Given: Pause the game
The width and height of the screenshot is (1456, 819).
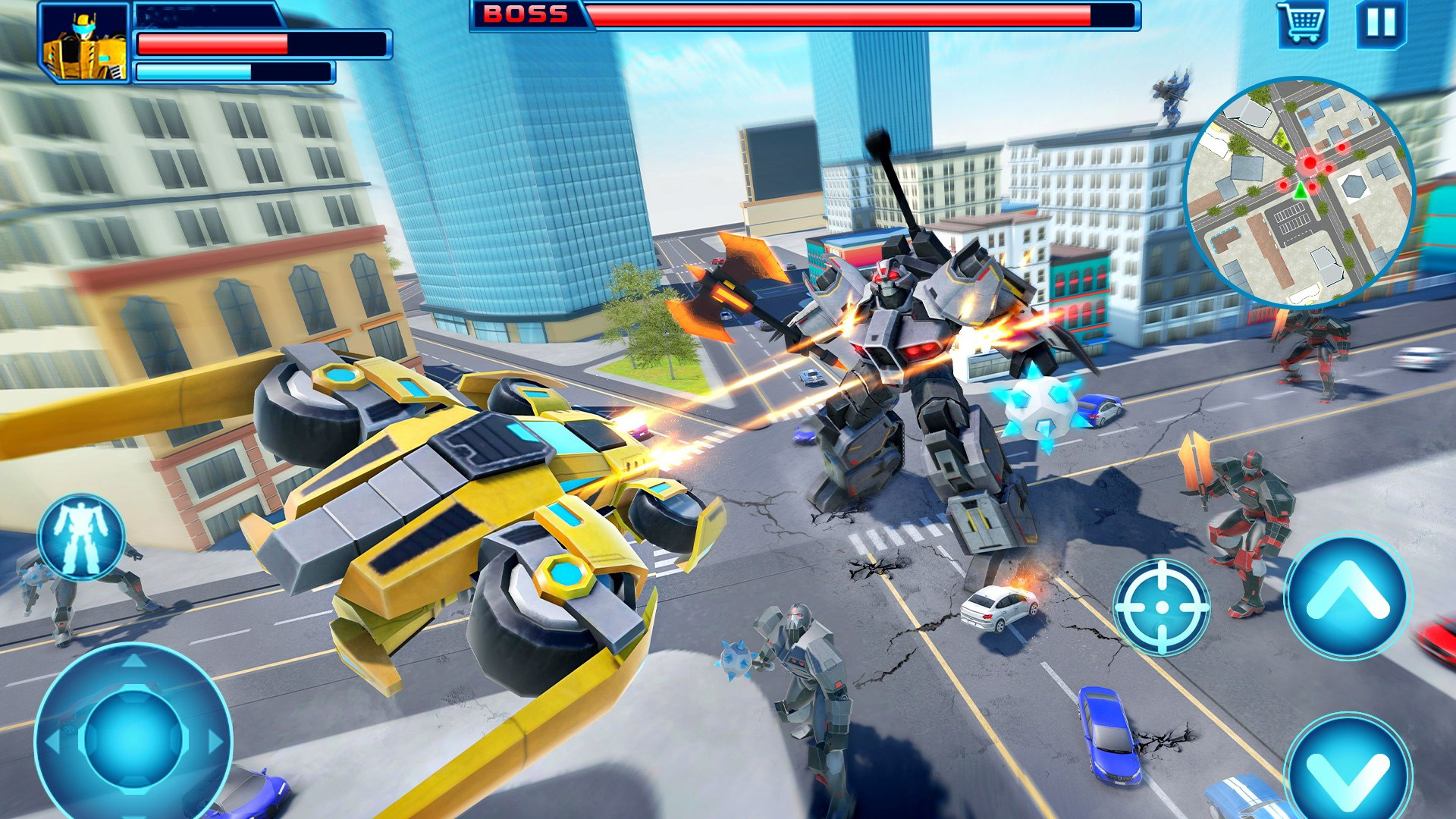Looking at the screenshot, I should 1381,23.
